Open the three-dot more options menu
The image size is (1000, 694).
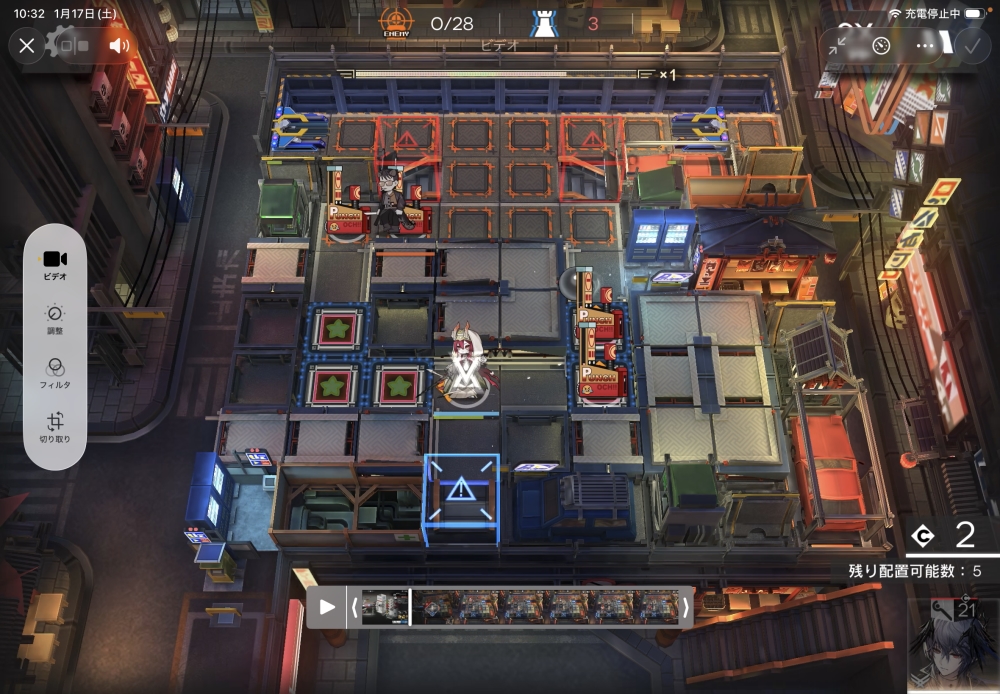[x=925, y=45]
